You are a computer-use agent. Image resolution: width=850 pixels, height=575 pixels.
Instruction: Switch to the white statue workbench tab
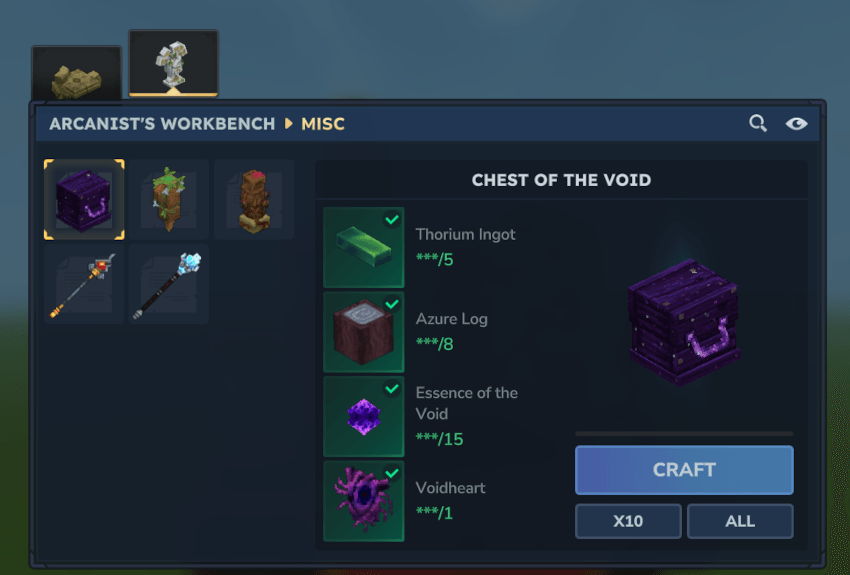coord(173,64)
